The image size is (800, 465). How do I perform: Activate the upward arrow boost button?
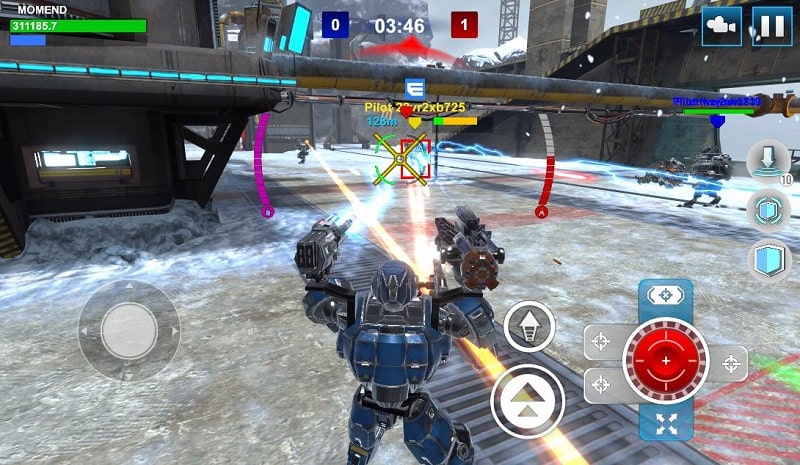pos(529,327)
